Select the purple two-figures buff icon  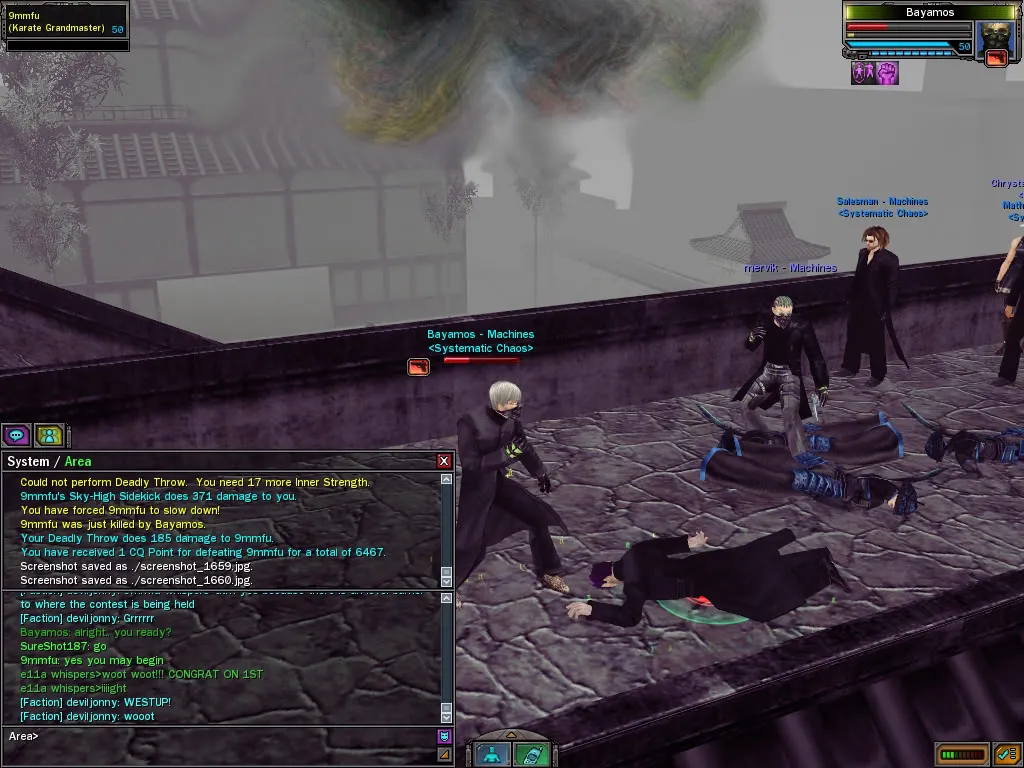[862, 73]
